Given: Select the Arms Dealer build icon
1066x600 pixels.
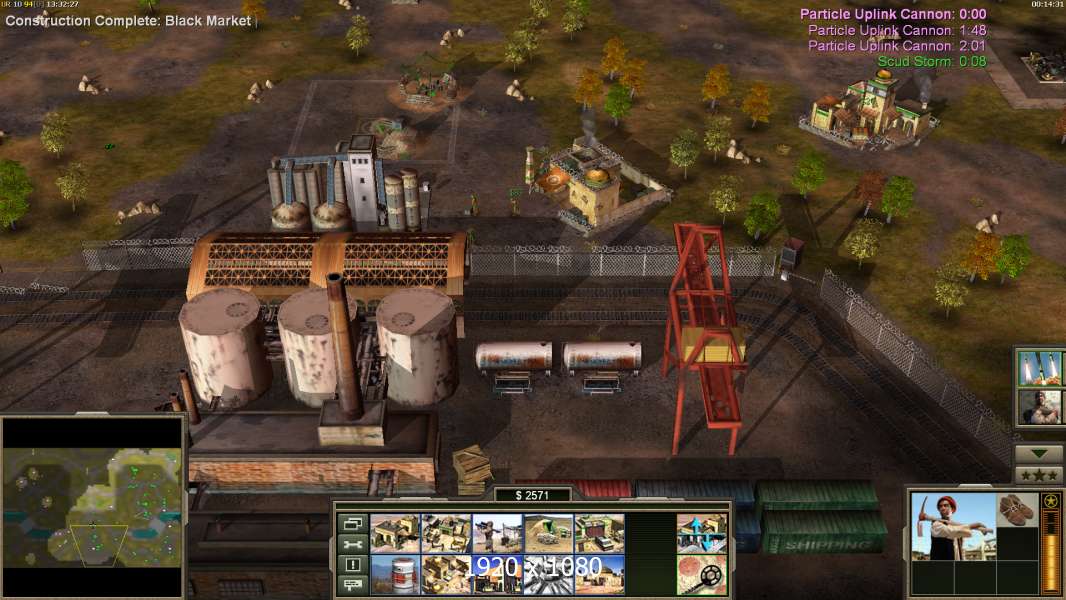Looking at the screenshot, I should pos(599,534).
